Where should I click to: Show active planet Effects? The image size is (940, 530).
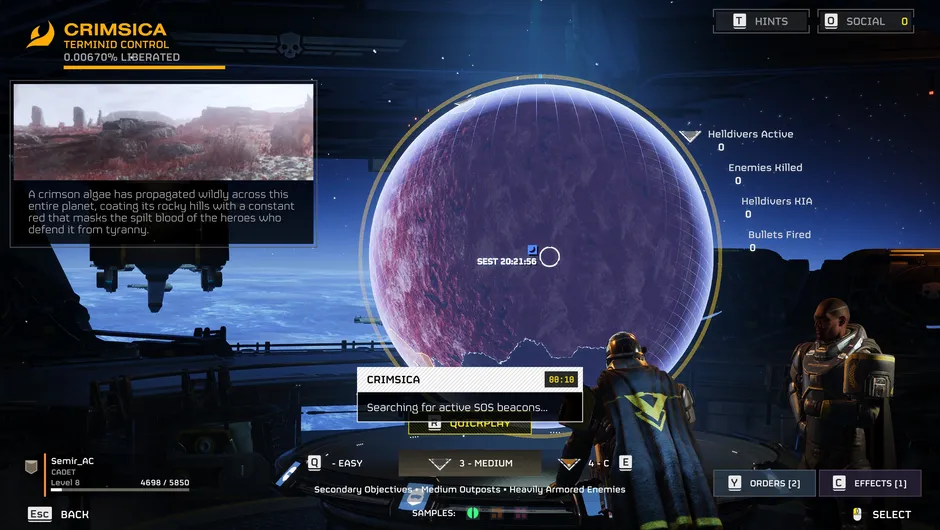pyautogui.click(x=867, y=484)
